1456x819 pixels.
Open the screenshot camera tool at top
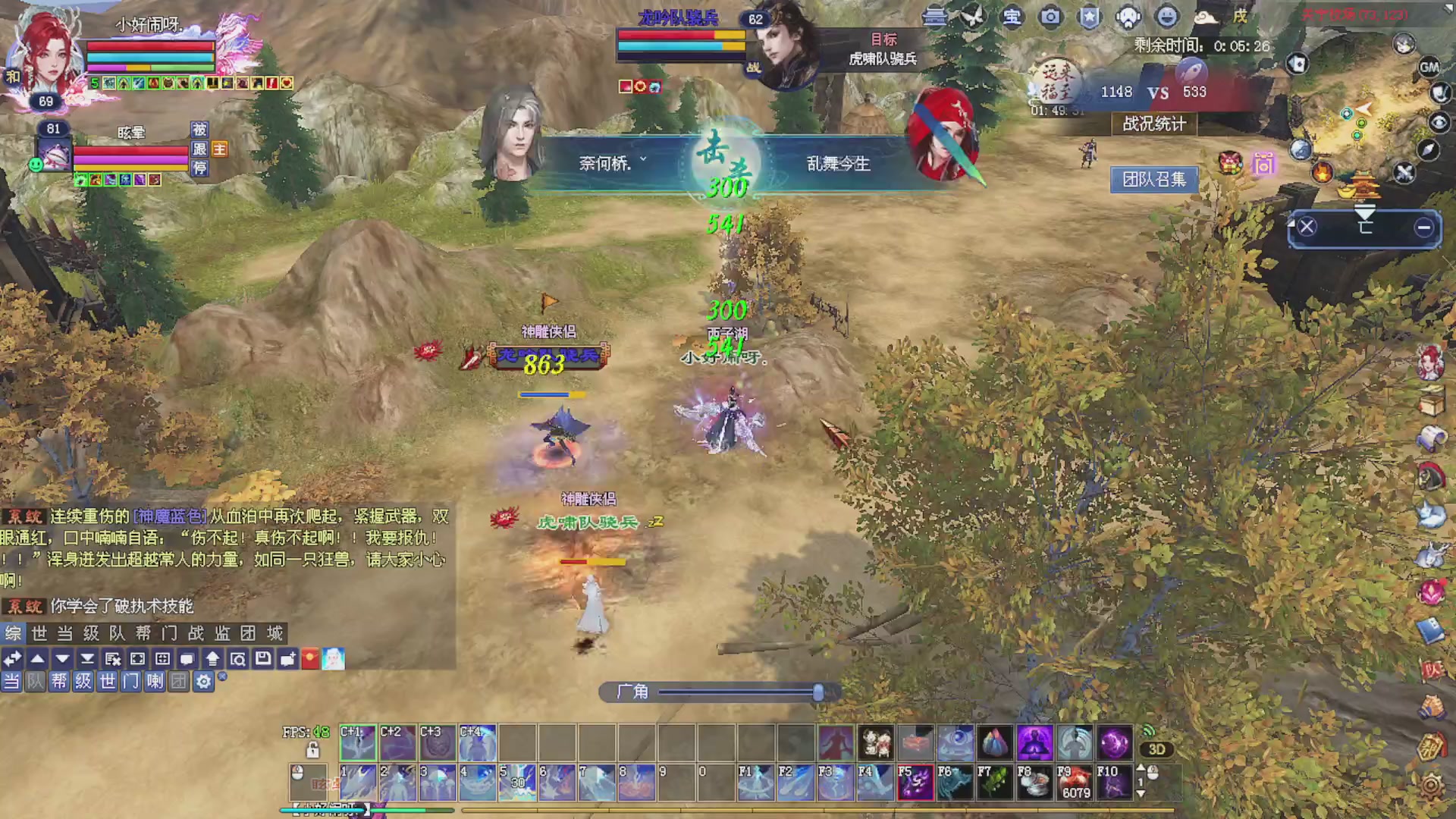[x=1051, y=17]
